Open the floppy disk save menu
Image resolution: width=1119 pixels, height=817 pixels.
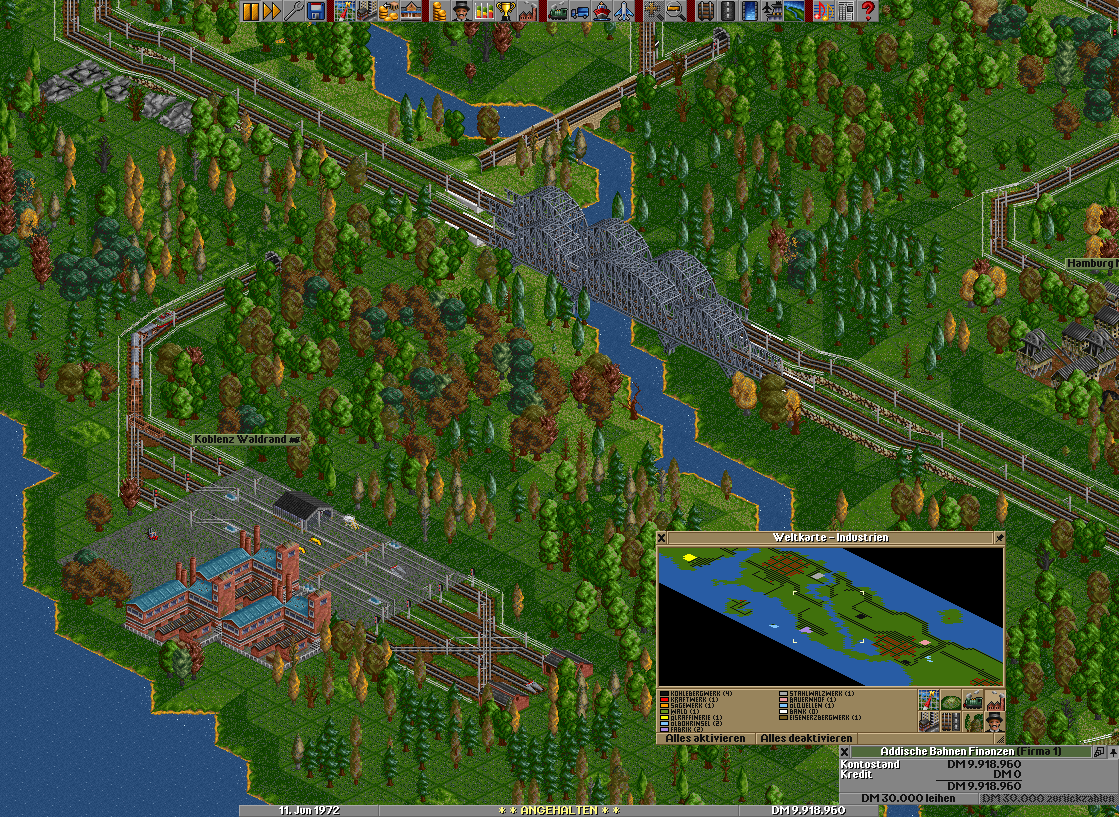(315, 11)
